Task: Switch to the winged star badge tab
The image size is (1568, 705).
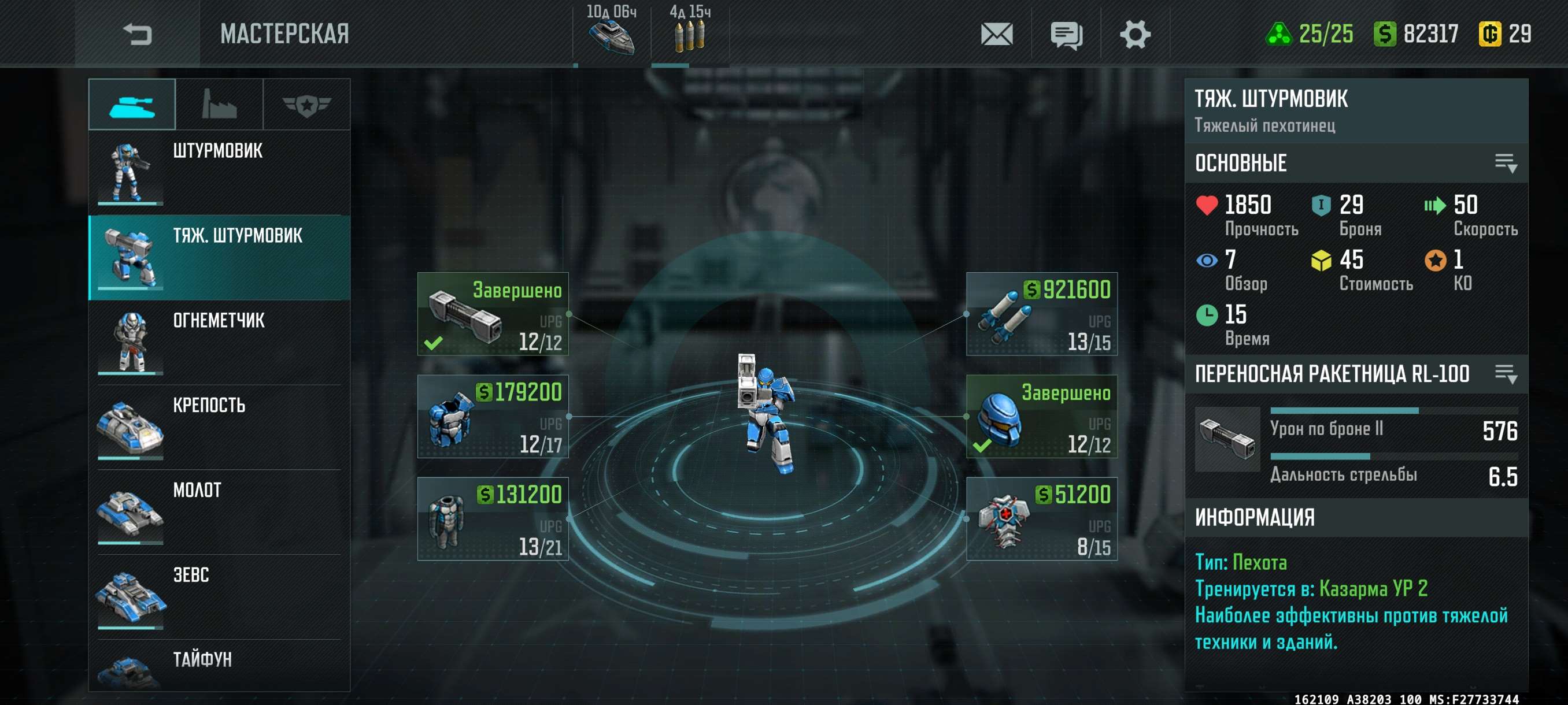Action: coord(306,105)
